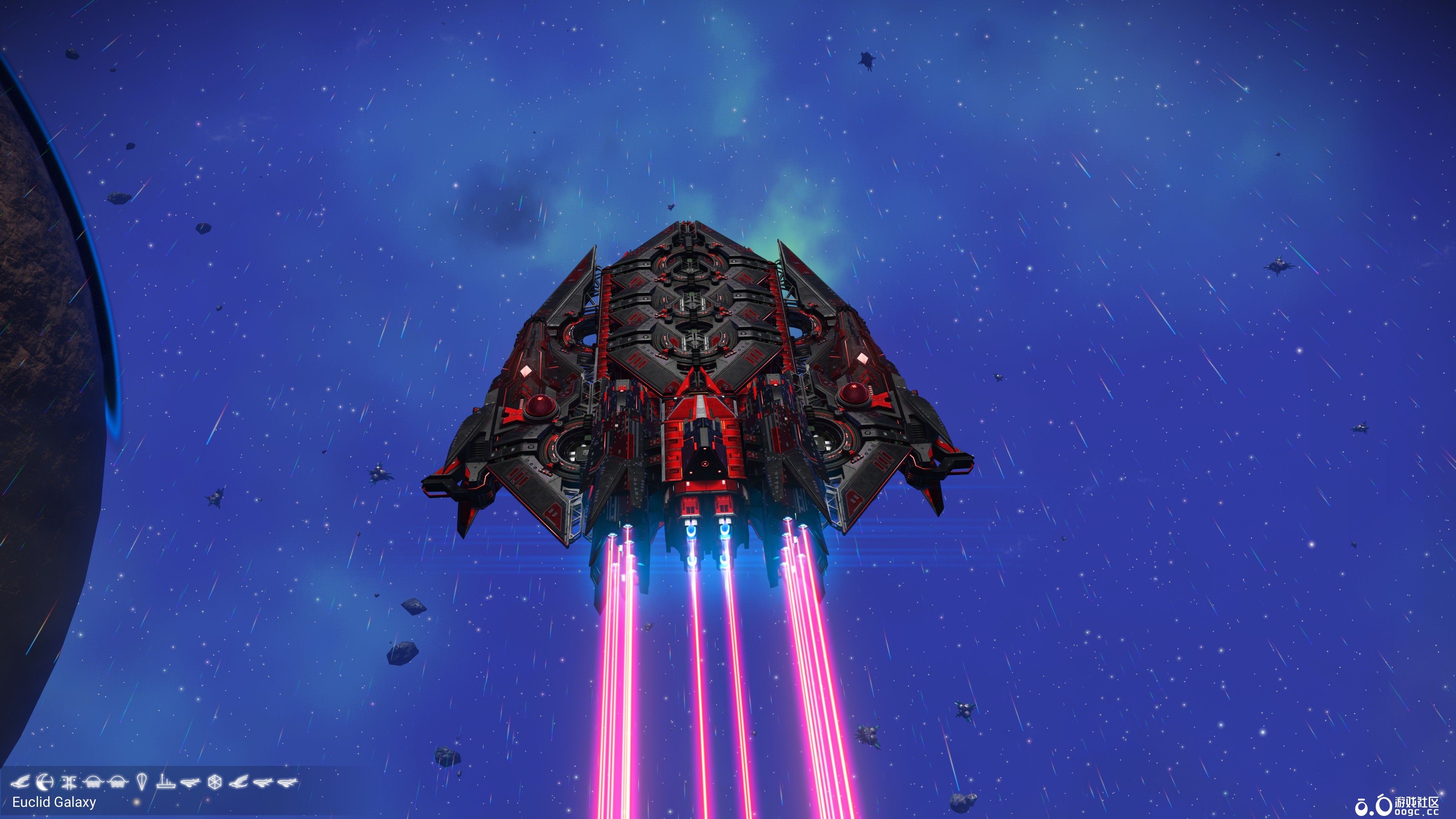Click the eclipse moon glyph
The height and width of the screenshot is (819, 1456).
pos(45,783)
